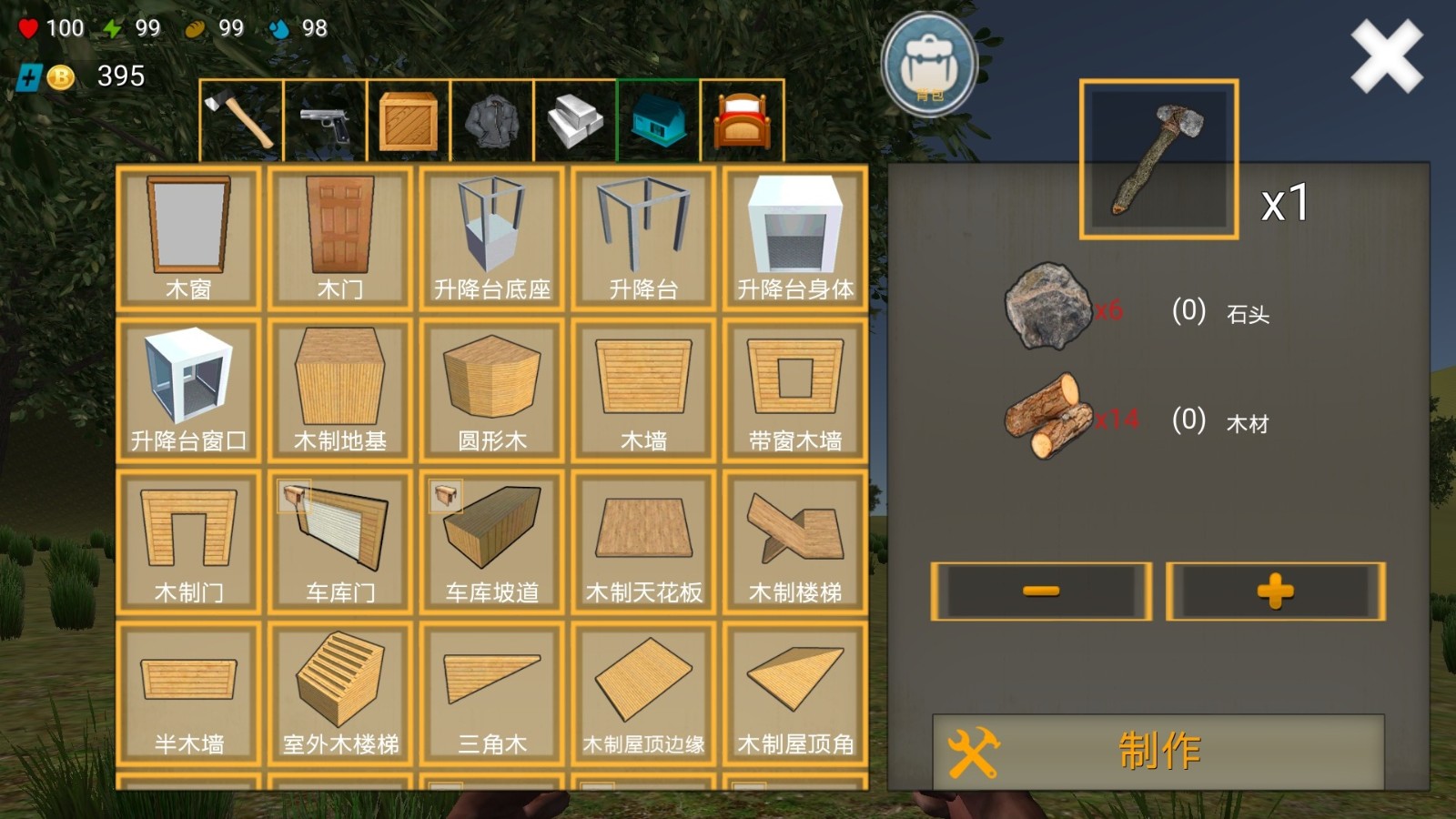Screen dimensions: 1456x819
Task: Pick the 带窗木墙 windowed wall recipe
Action: point(795,389)
